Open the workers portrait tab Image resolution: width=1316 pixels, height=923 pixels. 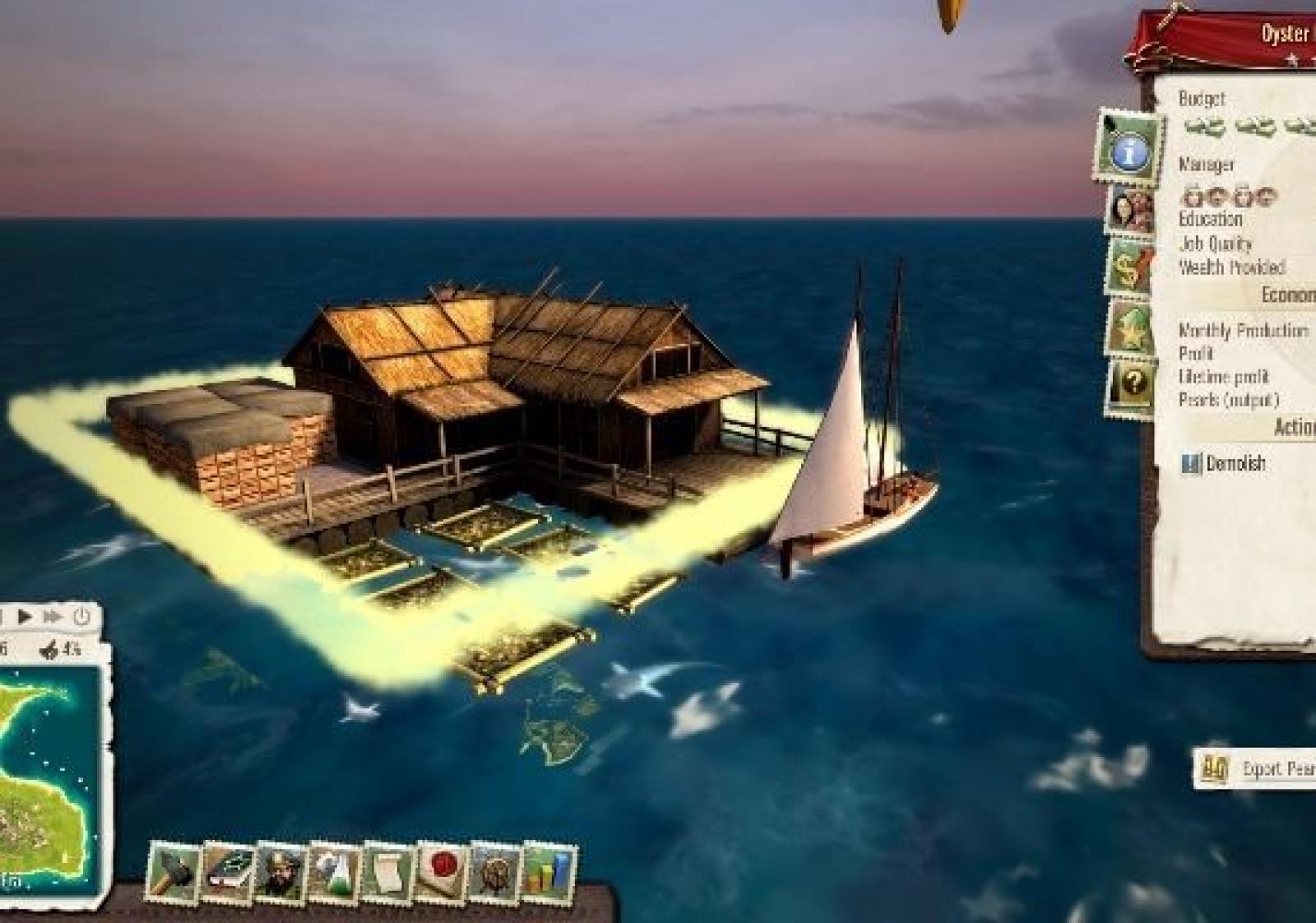point(1129,211)
